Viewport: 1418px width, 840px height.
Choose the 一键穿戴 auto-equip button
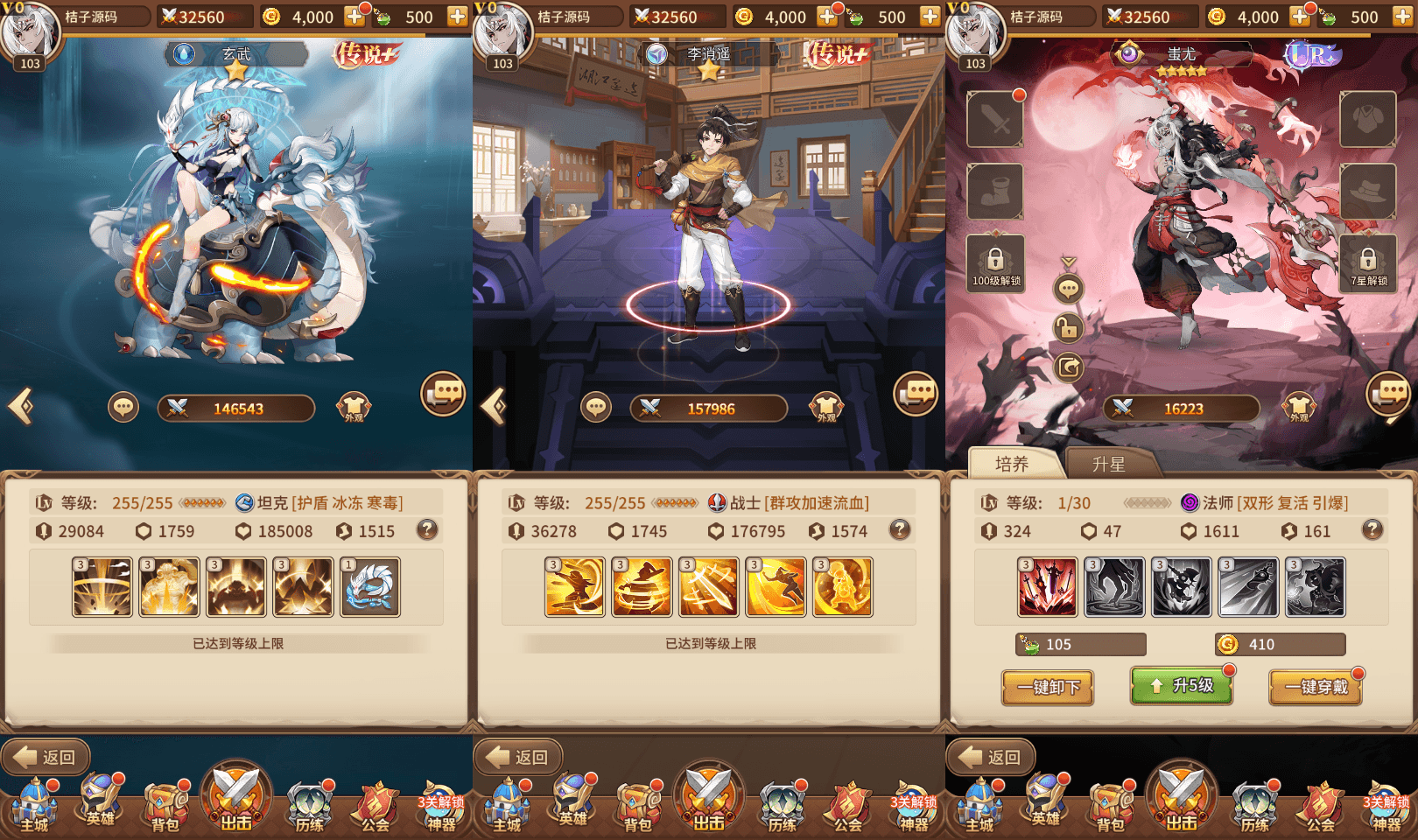click(1315, 688)
